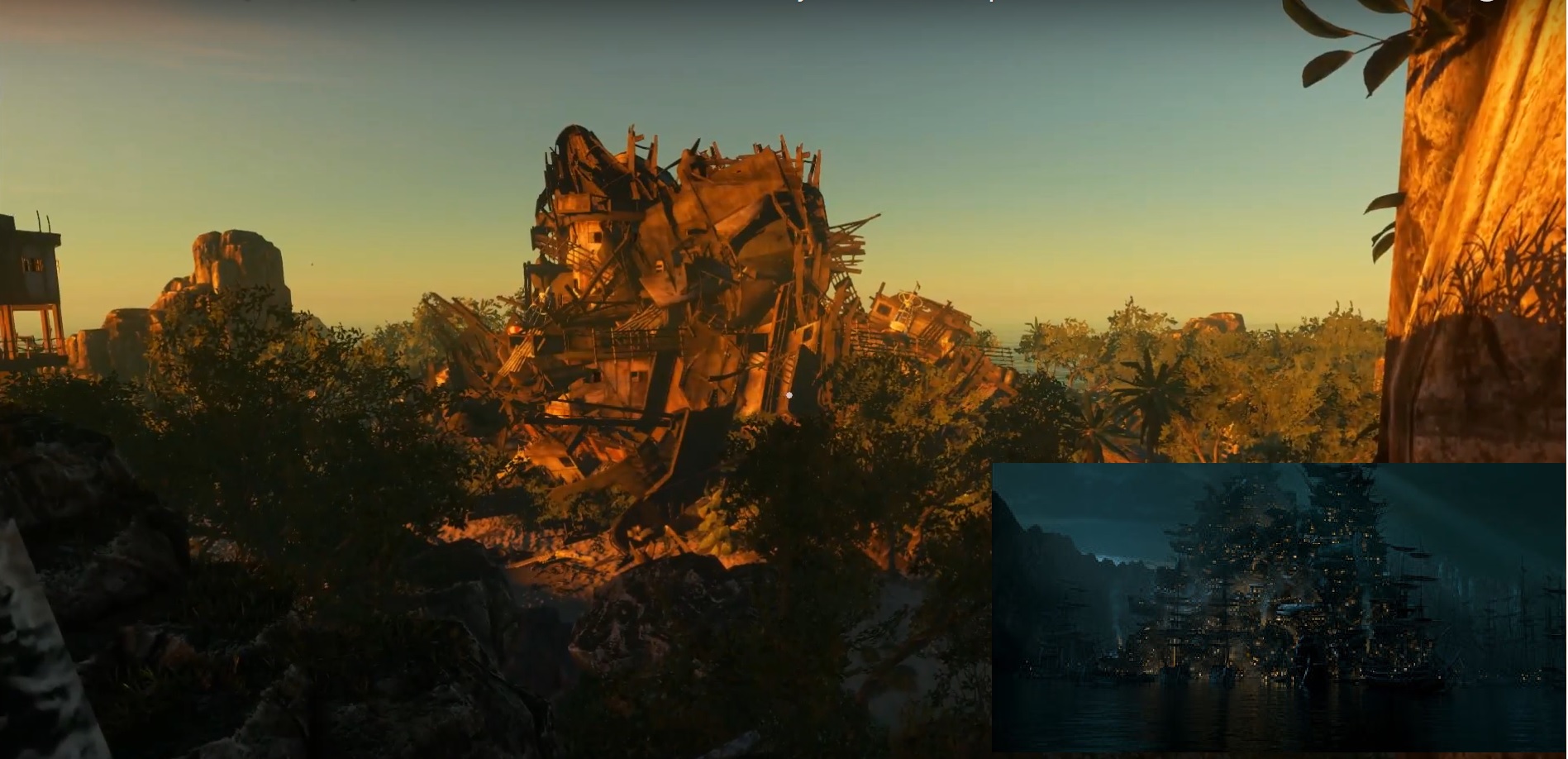Click the dark harbor ships inset picture

(1278, 608)
